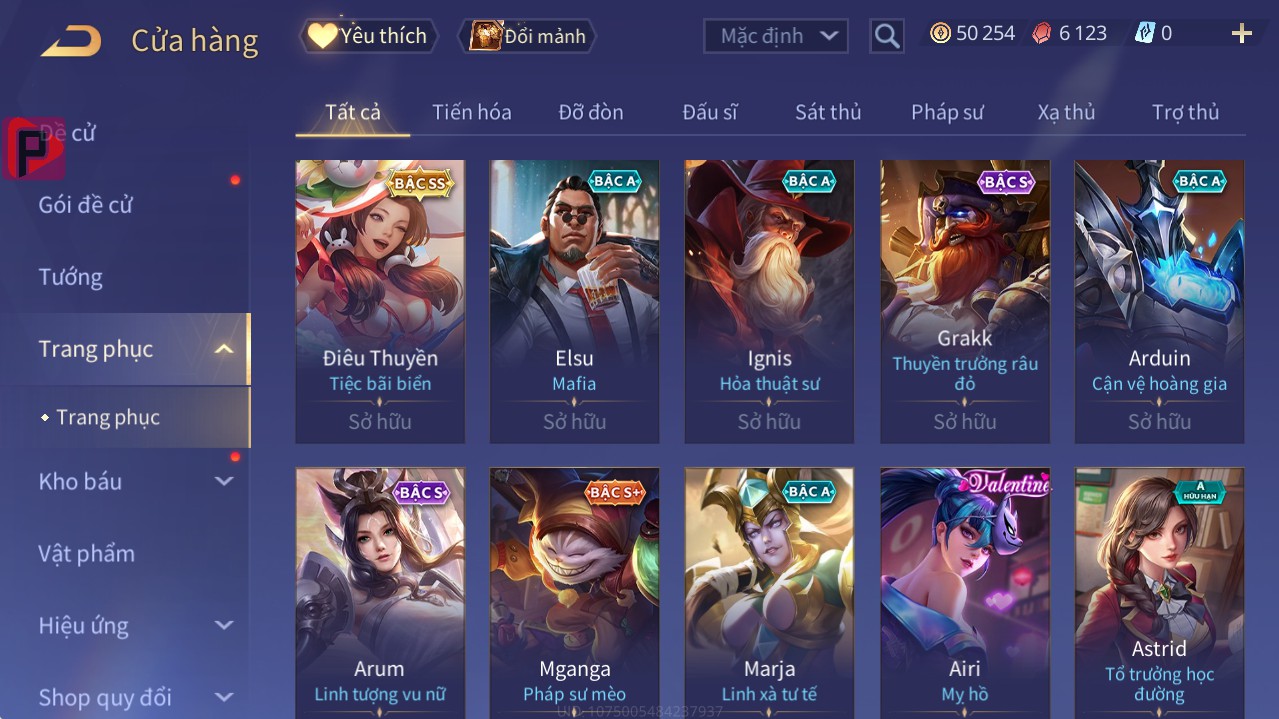The image size is (1279, 719).
Task: Expand the Mặc định sort dropdown
Action: click(776, 36)
